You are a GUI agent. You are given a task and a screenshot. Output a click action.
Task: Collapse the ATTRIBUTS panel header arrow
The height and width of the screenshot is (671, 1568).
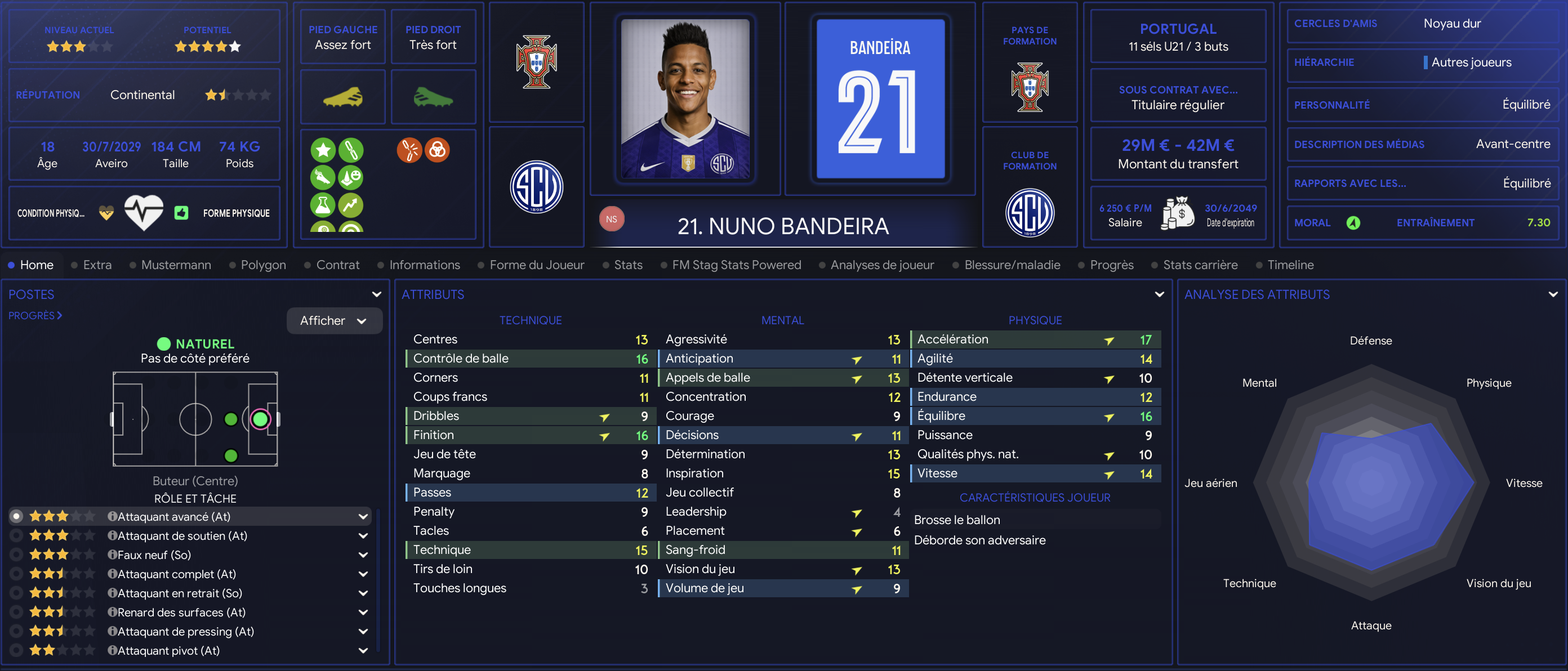[x=1159, y=294]
